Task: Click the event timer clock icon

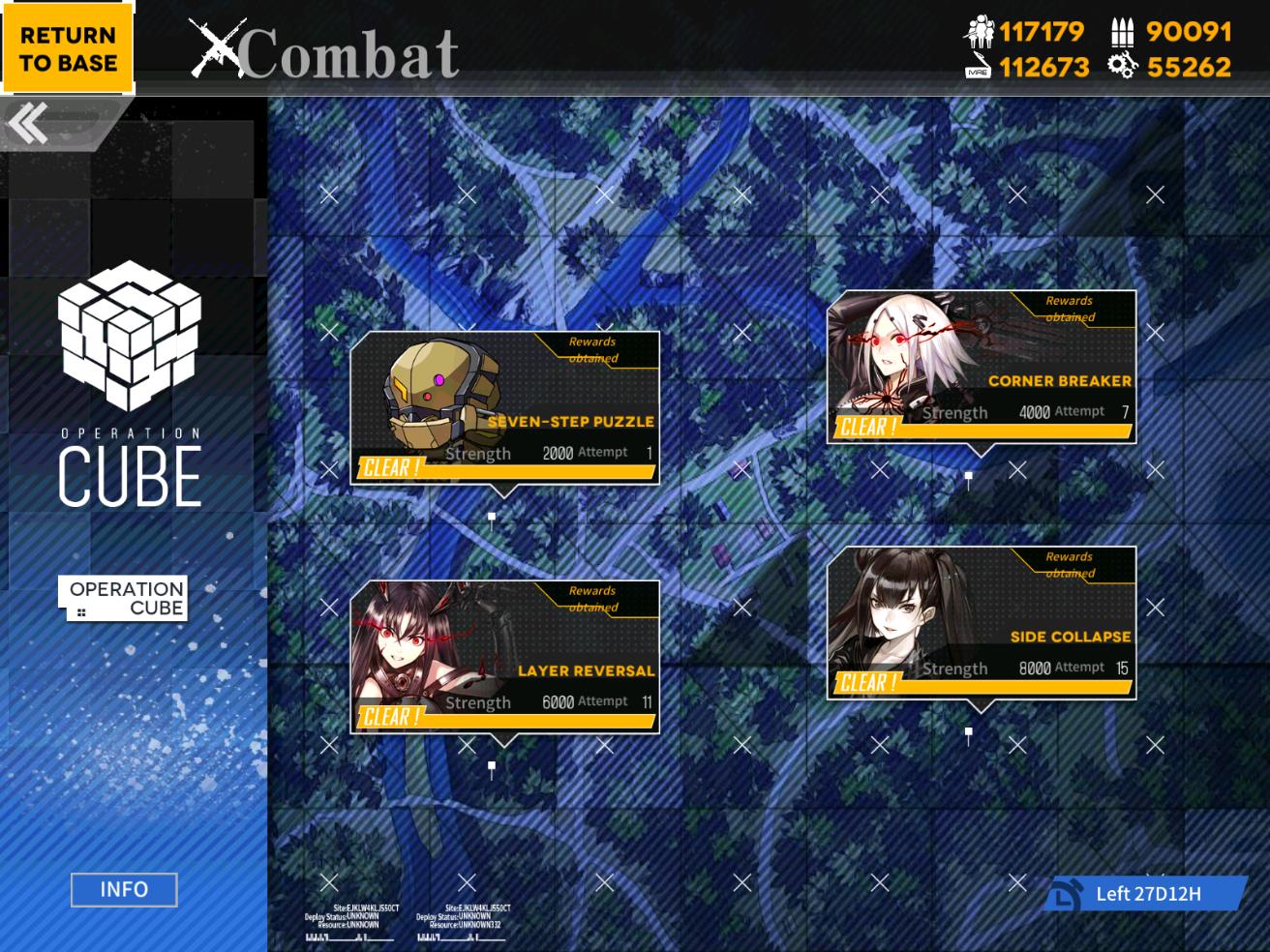Action: [1068, 893]
